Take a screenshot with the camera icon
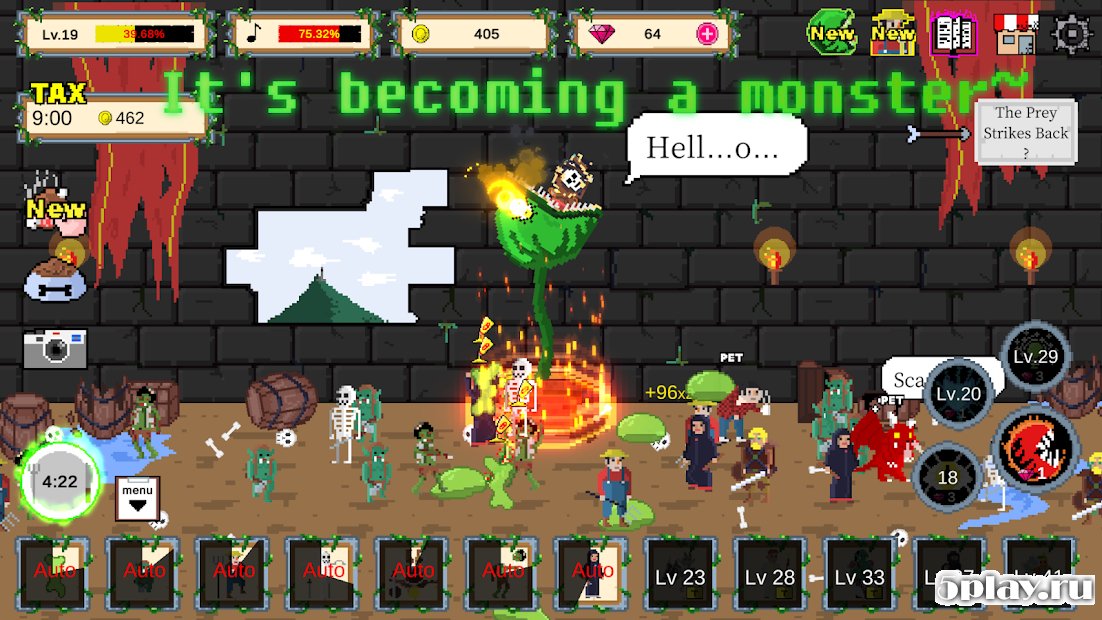The height and width of the screenshot is (620, 1102). (x=55, y=347)
